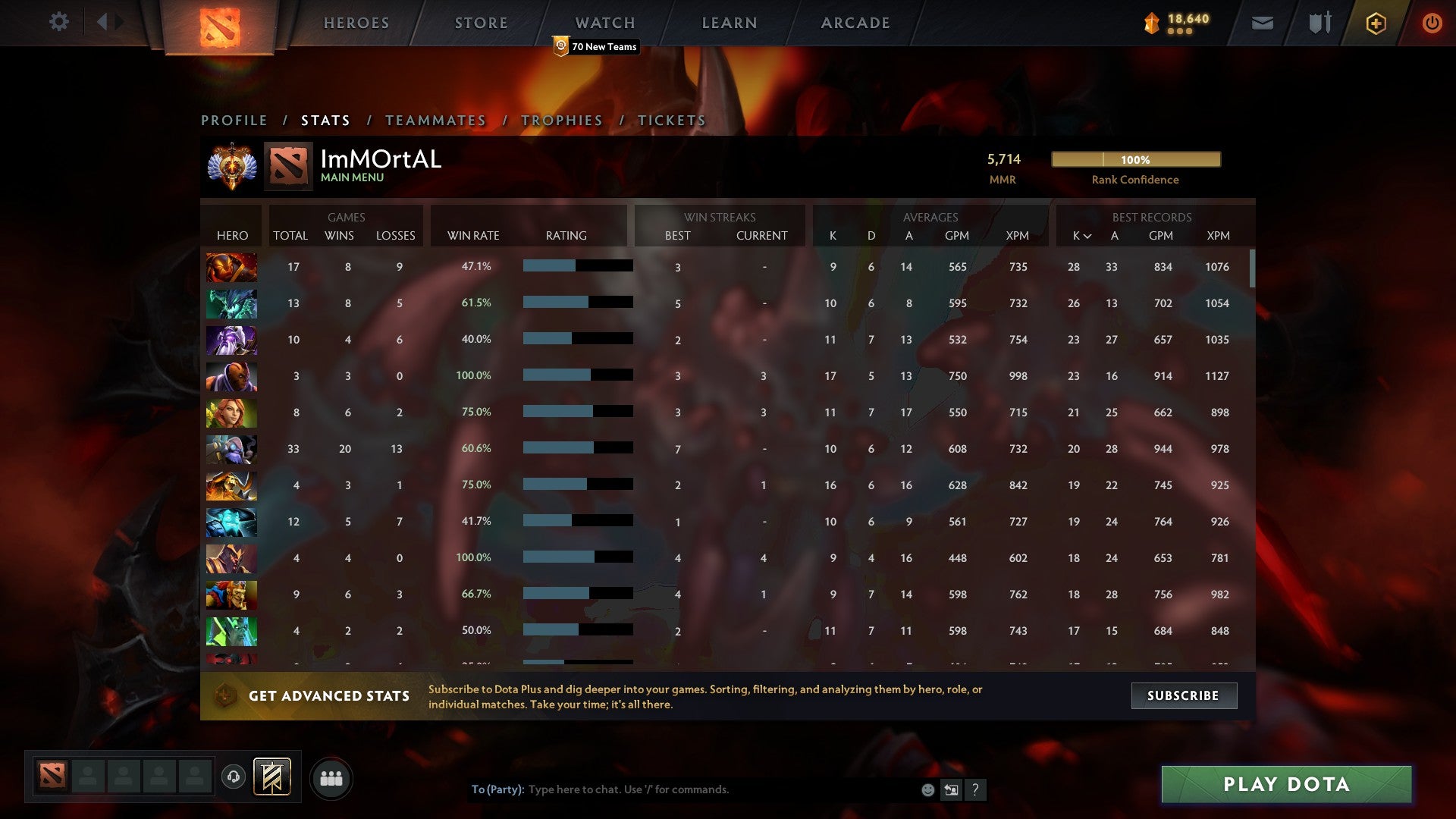Click the red power exit icon
The image size is (1456, 819).
[x=1432, y=23]
